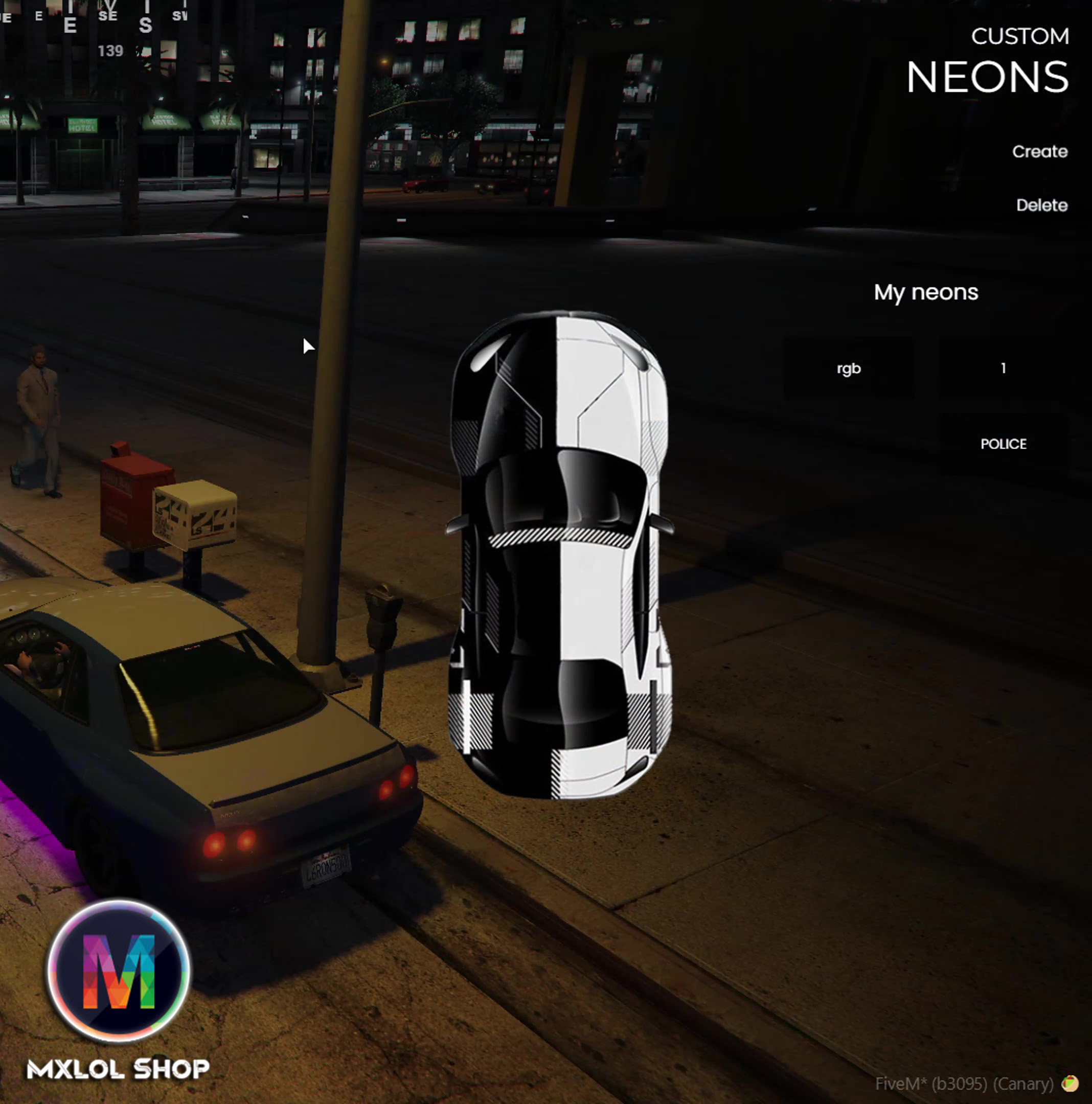Screen dimensions: 1092x1104
Task: Click the Create neon button
Action: [1039, 151]
